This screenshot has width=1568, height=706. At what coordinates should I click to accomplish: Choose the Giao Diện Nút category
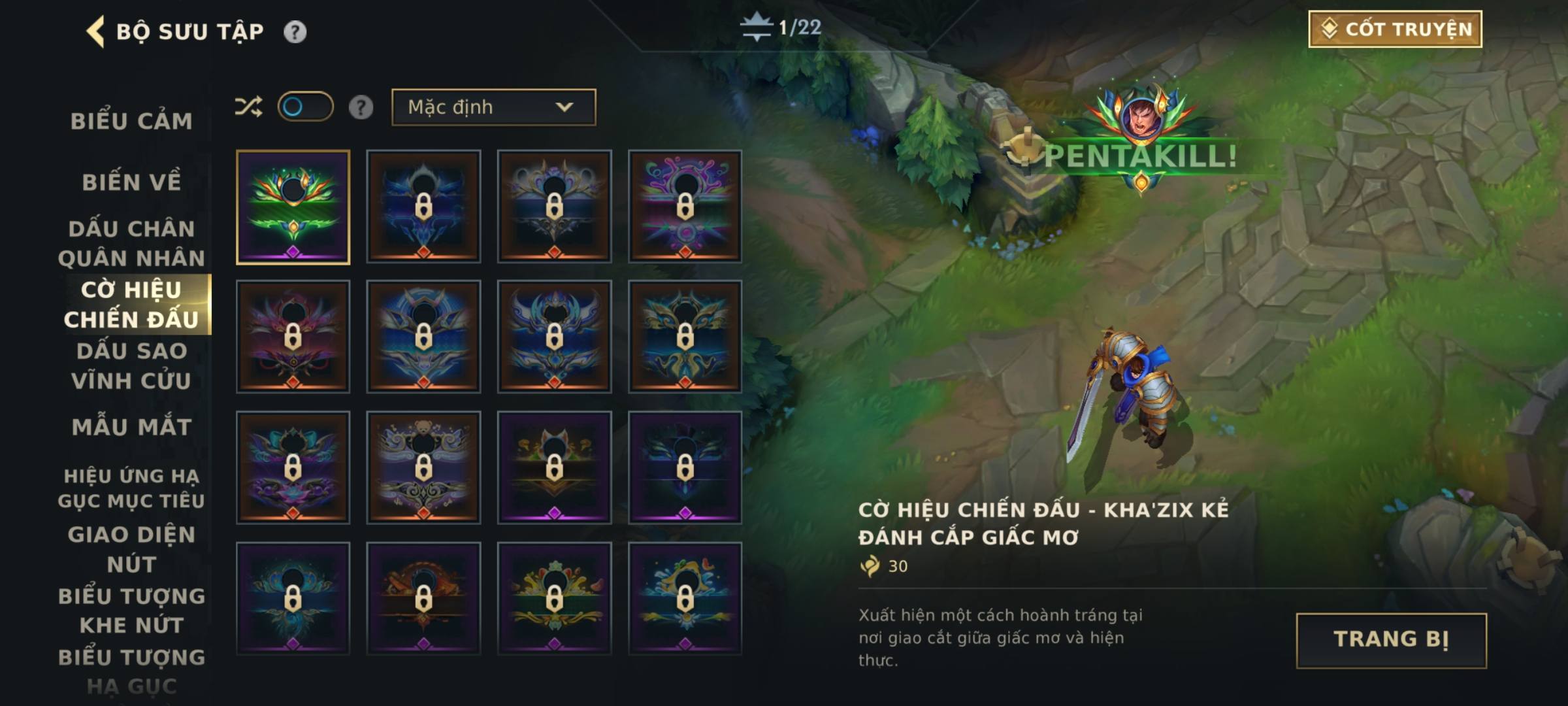tap(131, 549)
